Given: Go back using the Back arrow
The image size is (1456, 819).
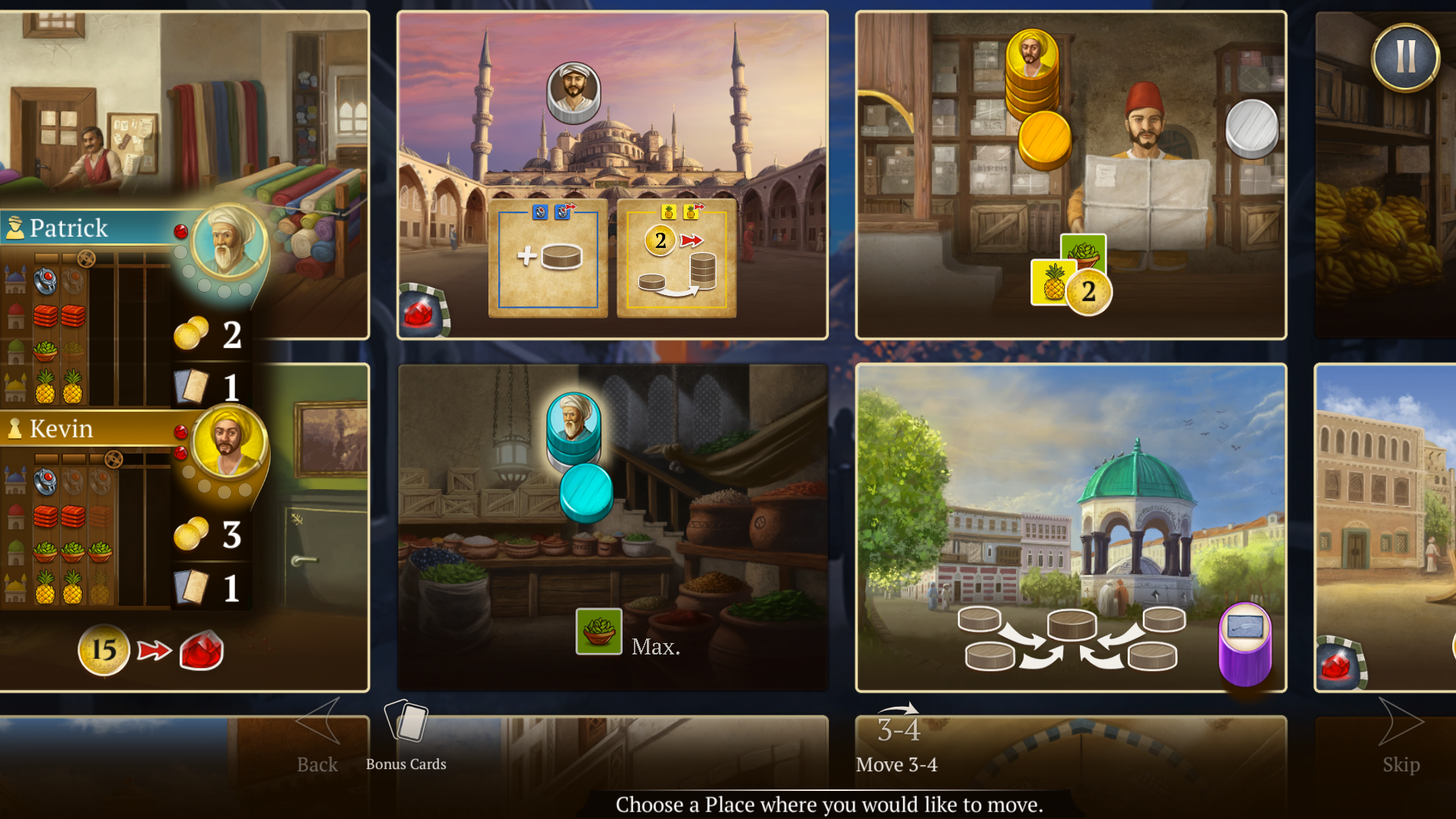Looking at the screenshot, I should tap(318, 734).
